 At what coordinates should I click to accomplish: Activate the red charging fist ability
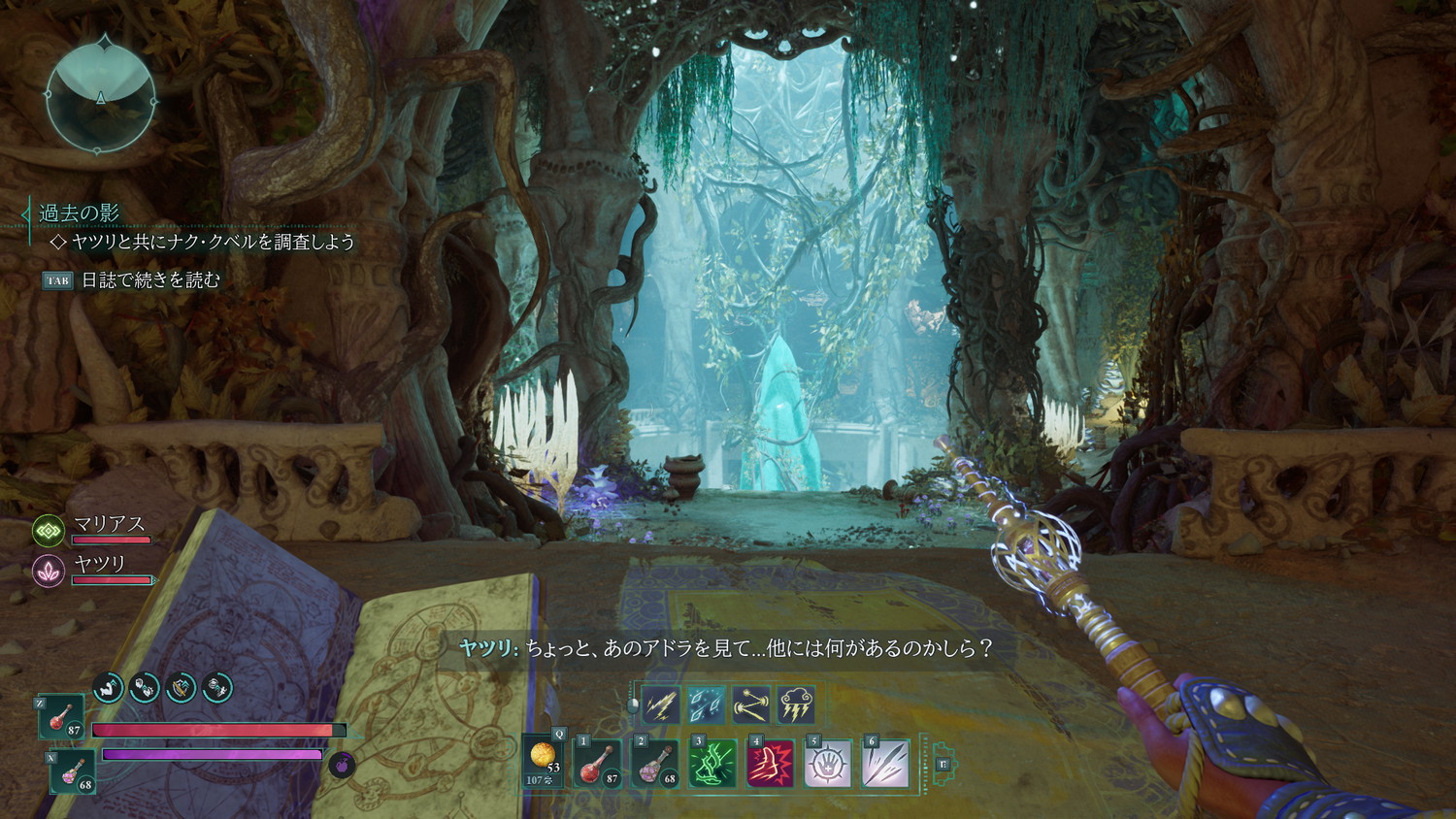[770, 762]
